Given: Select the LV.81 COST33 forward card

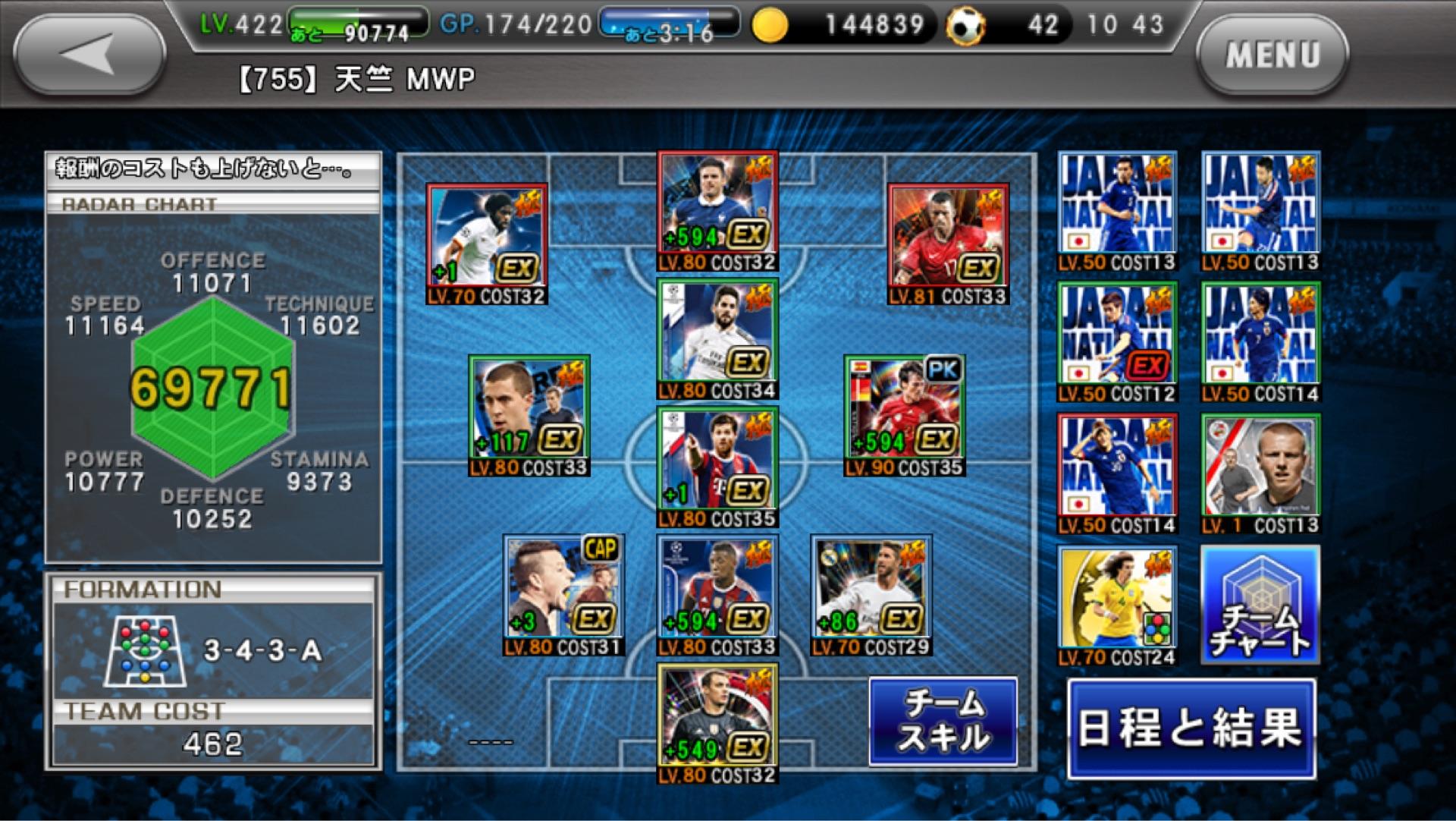Looking at the screenshot, I should click(x=948, y=243).
